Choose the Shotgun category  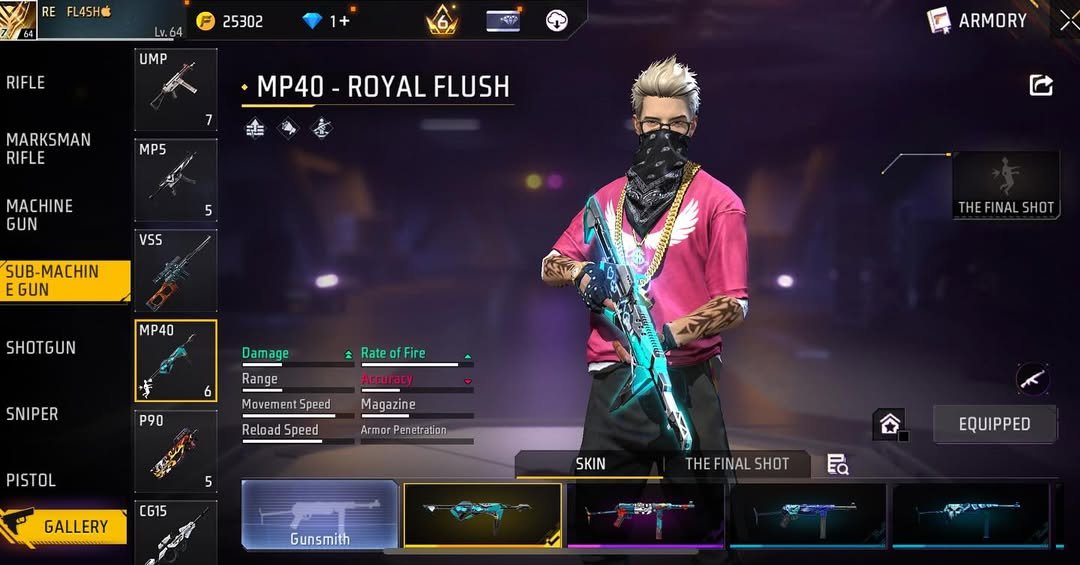click(x=41, y=347)
